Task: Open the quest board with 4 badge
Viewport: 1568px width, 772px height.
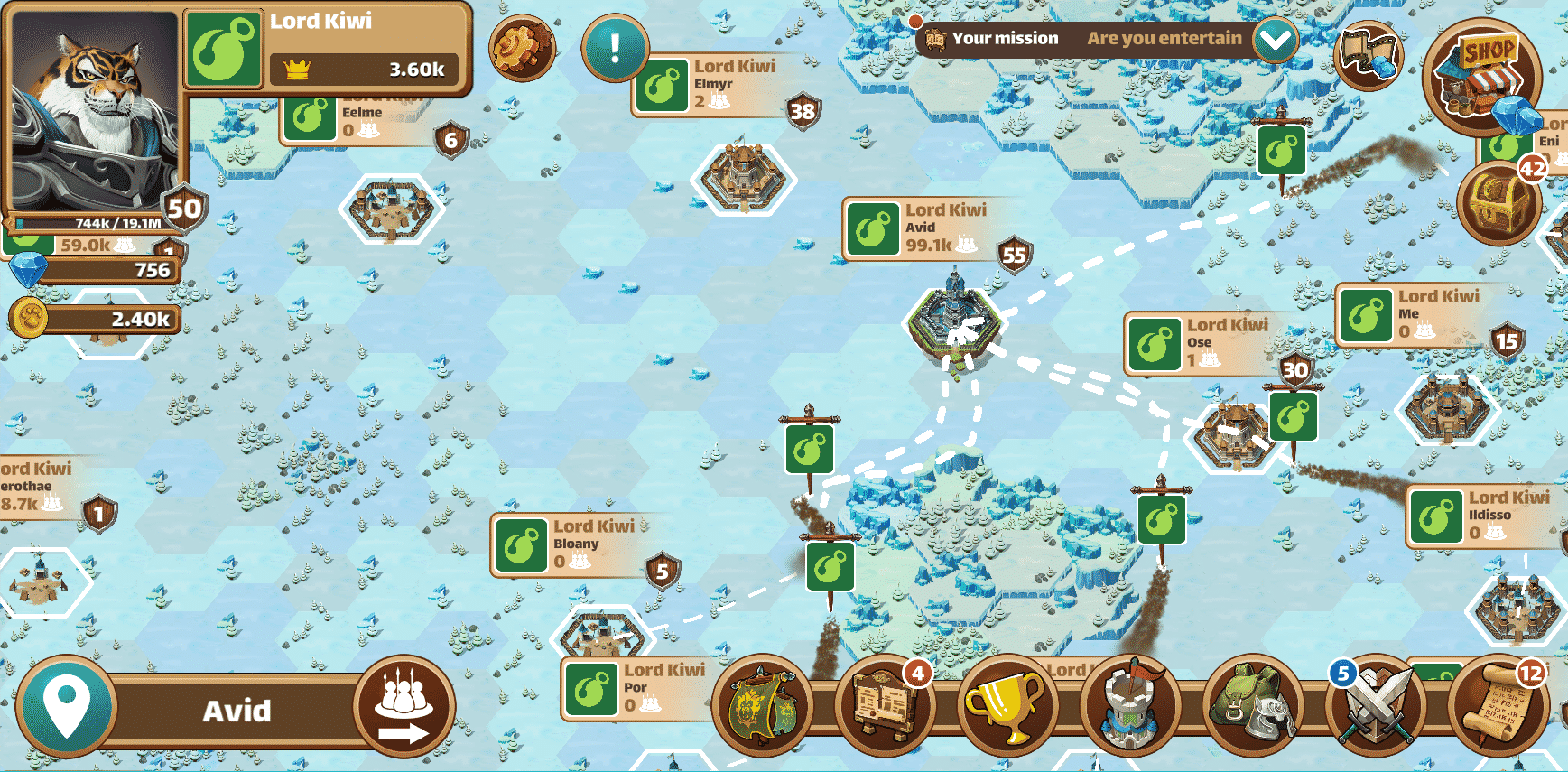Action: (x=884, y=707)
